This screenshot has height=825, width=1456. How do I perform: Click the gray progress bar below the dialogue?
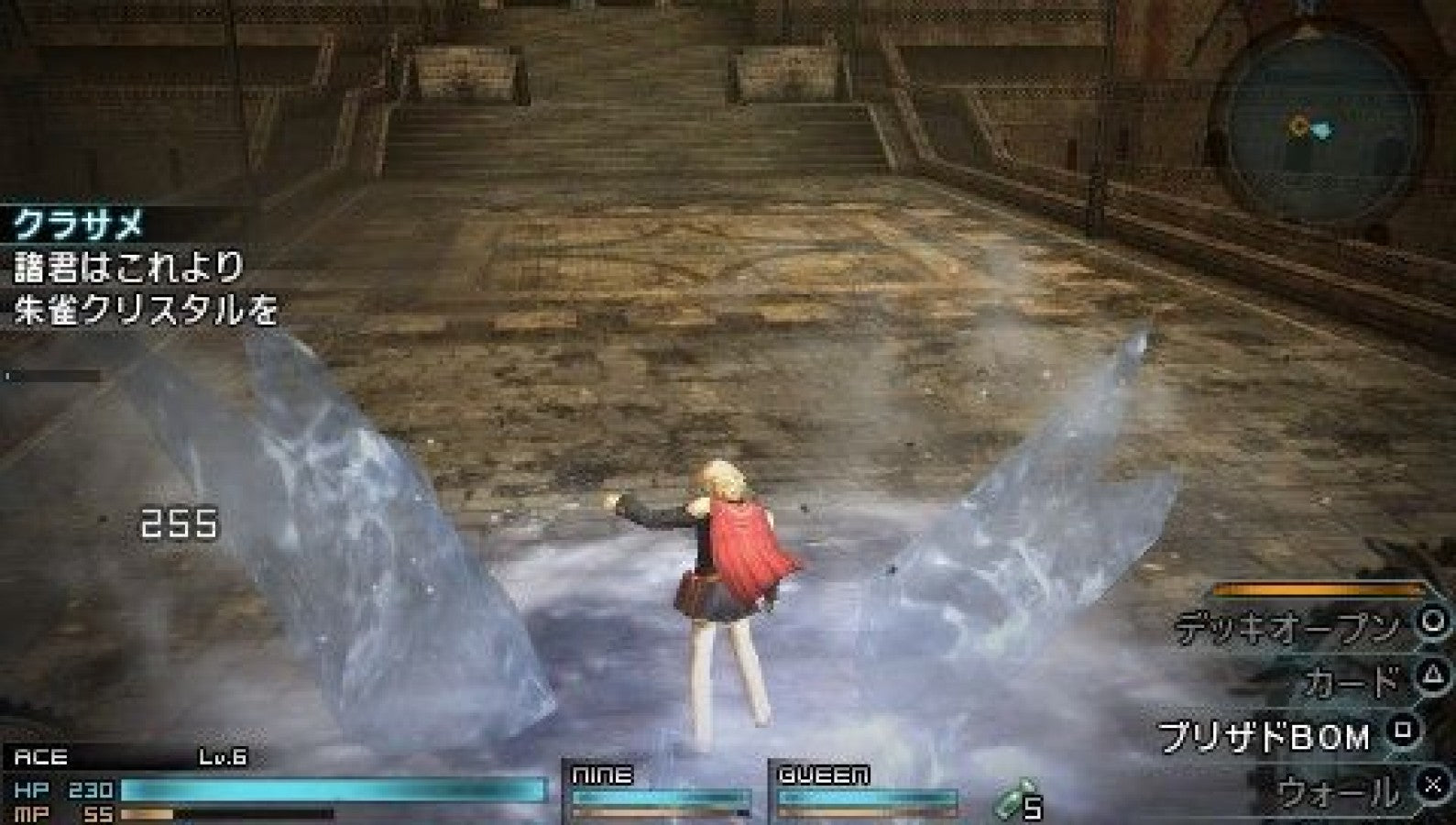click(x=55, y=373)
